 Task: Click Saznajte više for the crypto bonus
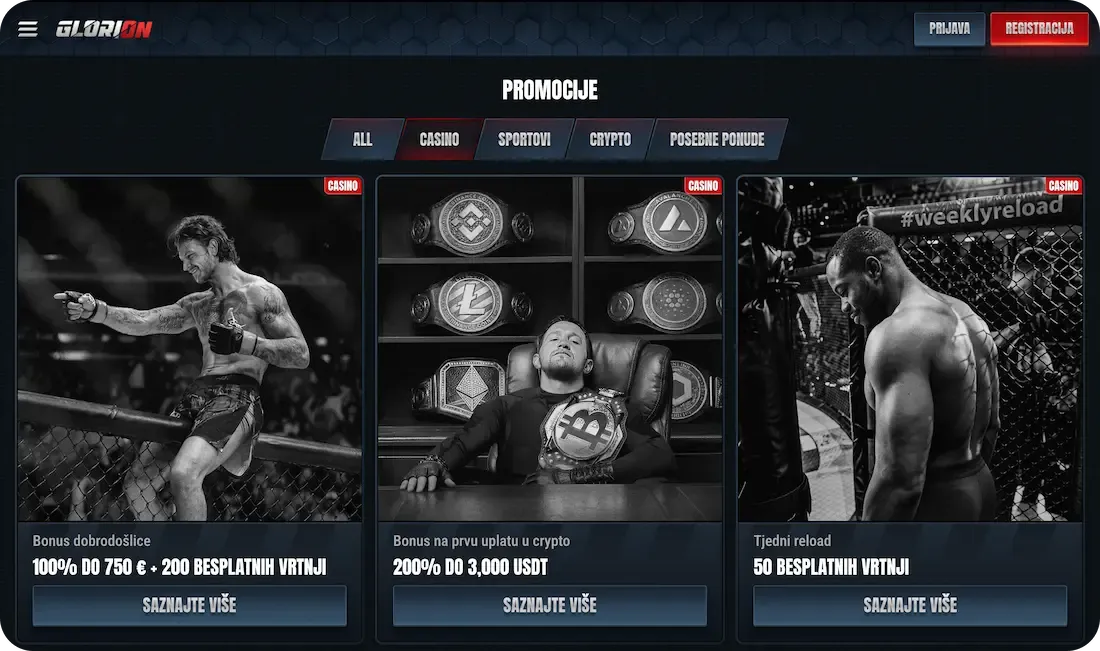point(550,605)
